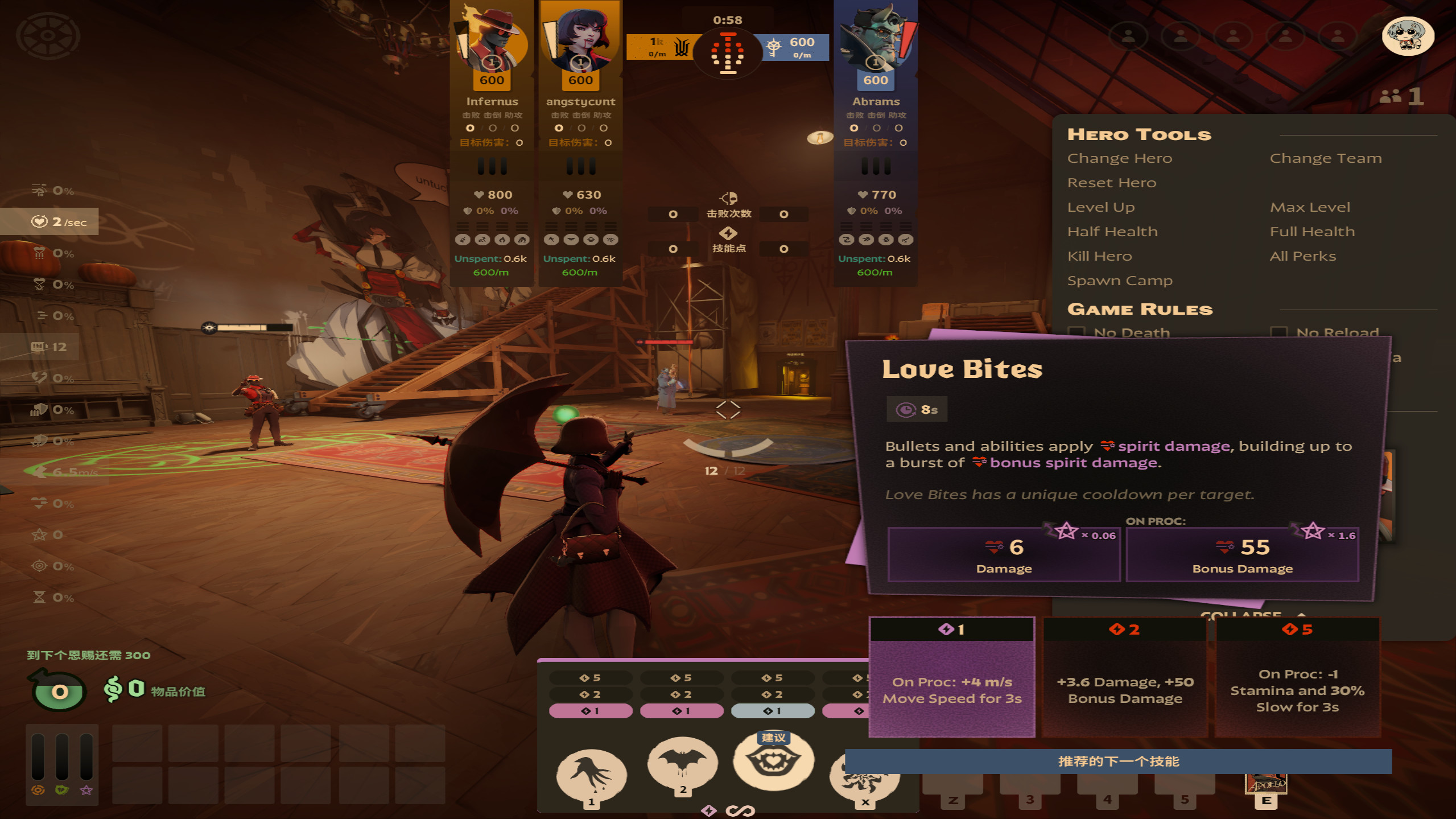Open the player avatar in top corner
1456x819 pixels.
tap(1408, 36)
